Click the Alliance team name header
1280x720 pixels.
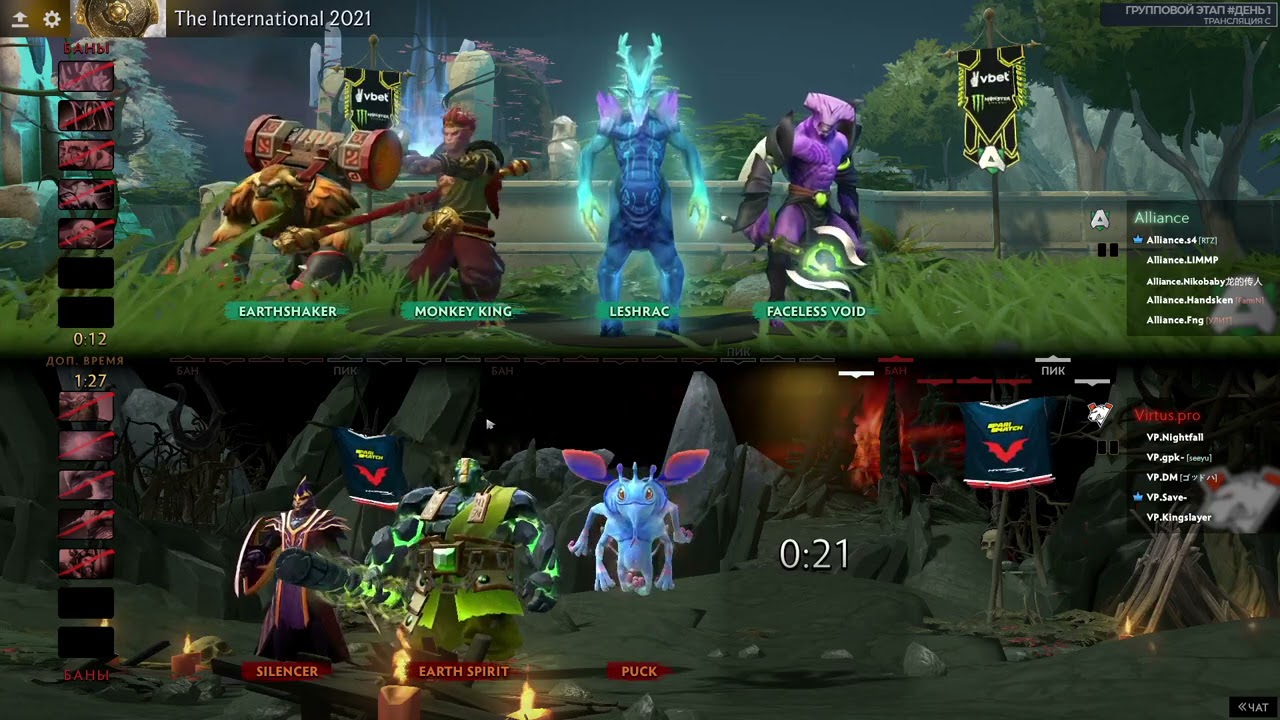1161,218
